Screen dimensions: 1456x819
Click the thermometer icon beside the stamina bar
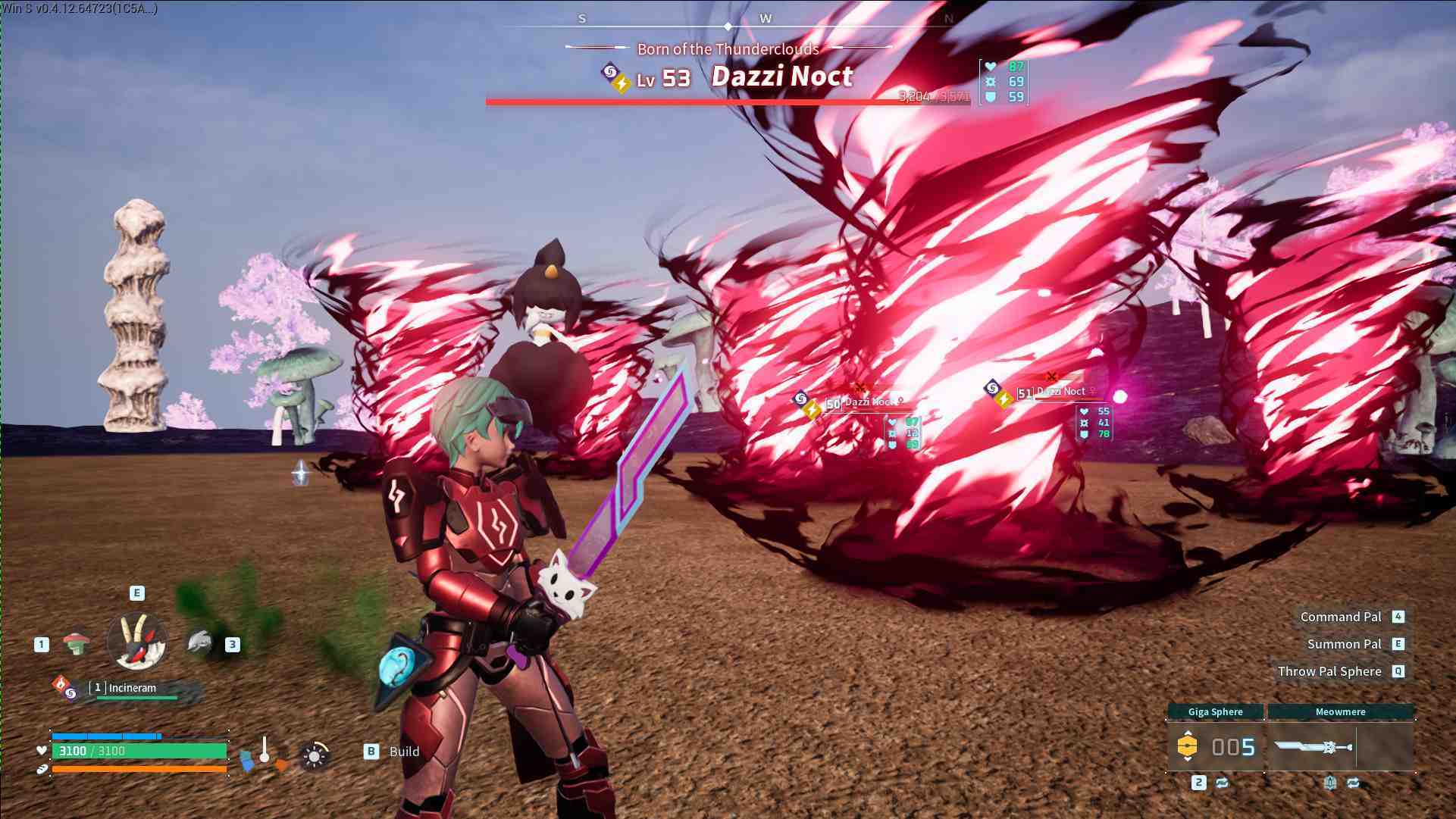(265, 750)
